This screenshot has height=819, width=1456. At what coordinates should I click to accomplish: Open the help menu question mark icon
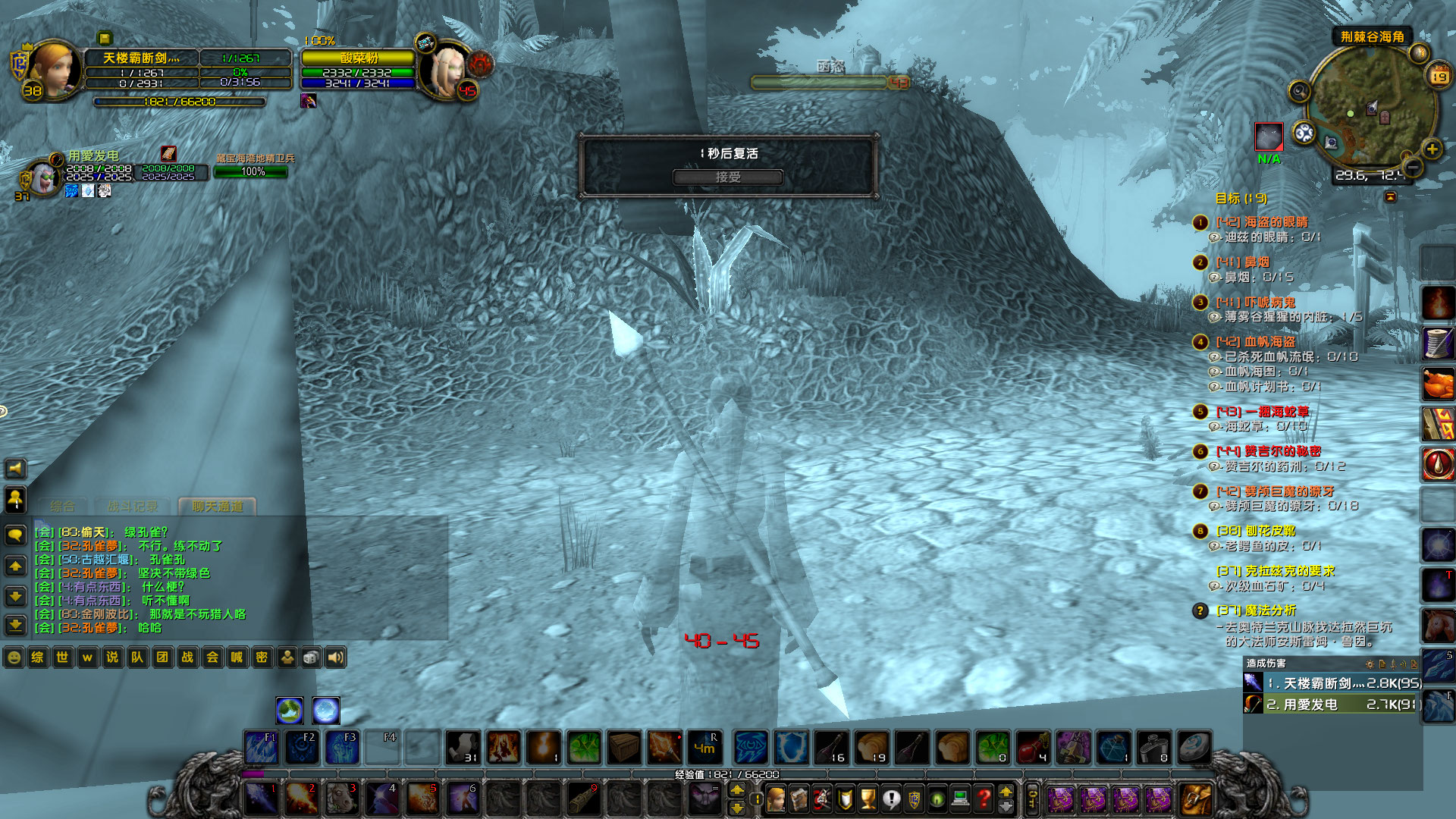pos(984,800)
